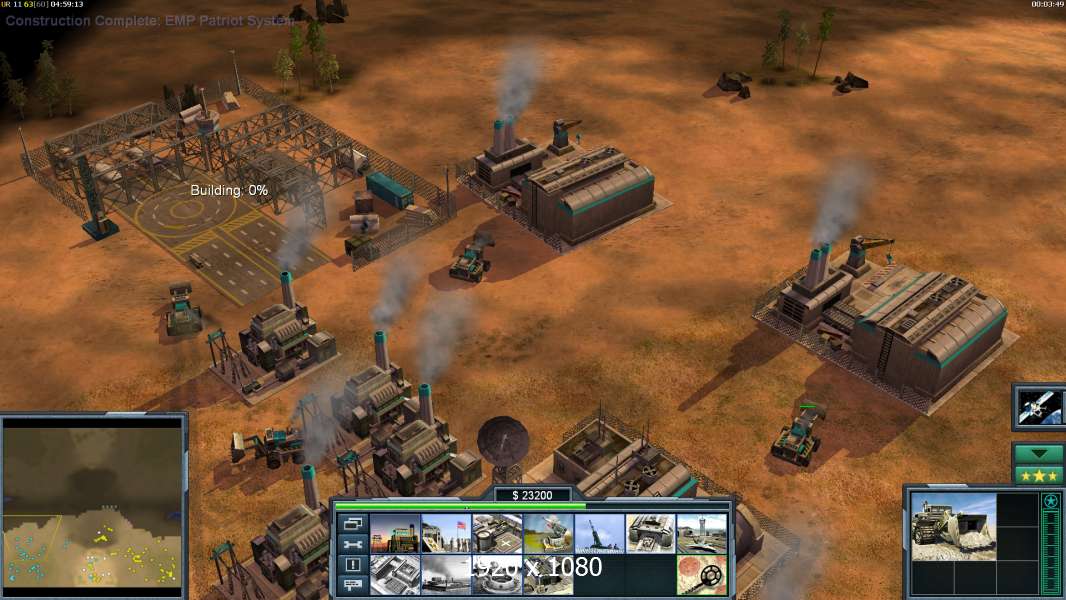The image size is (1066, 600).
Task: Open the three-star General's Powers button
Action: [x=1038, y=474]
